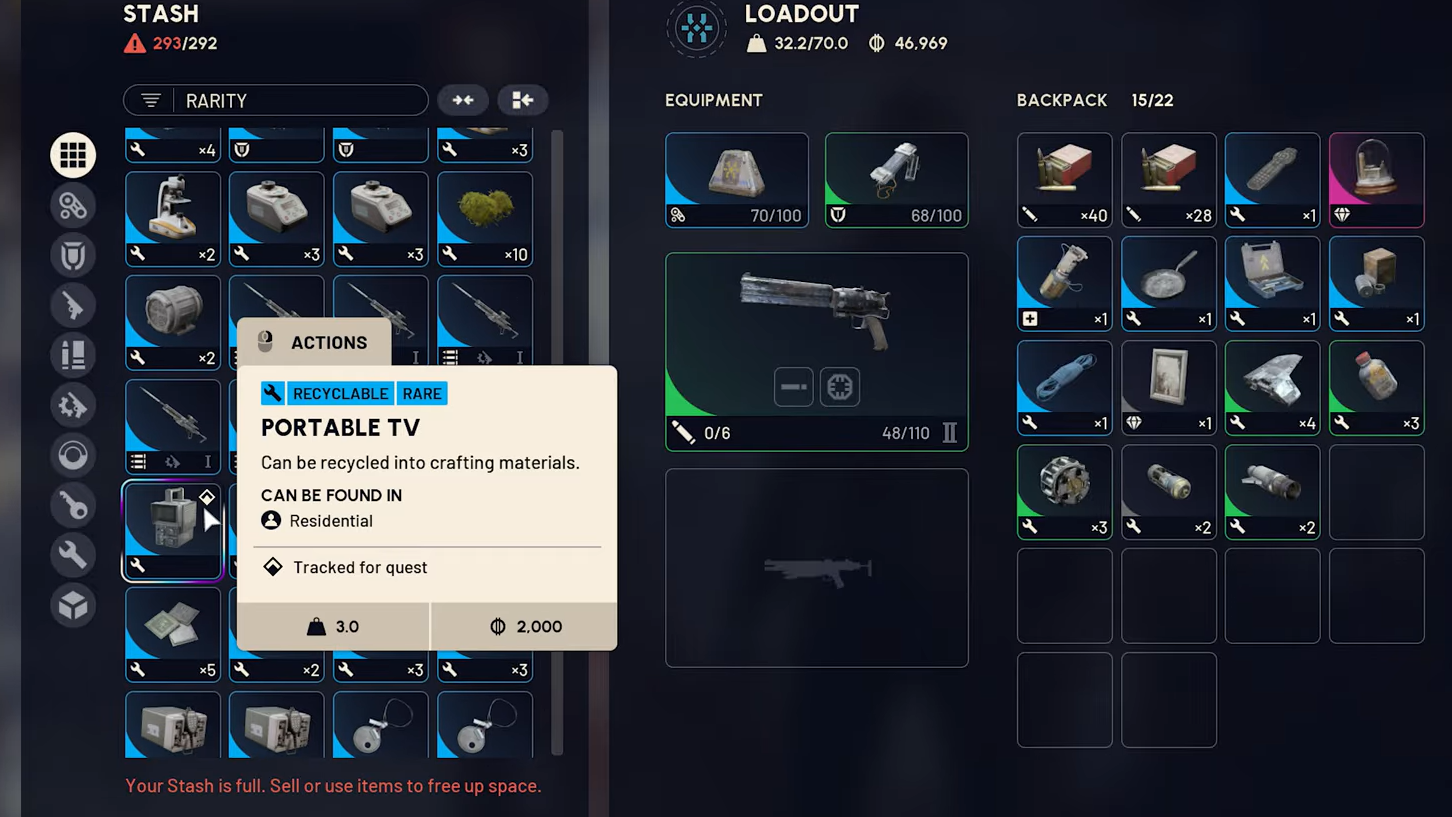1452x817 pixels.
Task: Show the cube category filter
Action: [73, 605]
